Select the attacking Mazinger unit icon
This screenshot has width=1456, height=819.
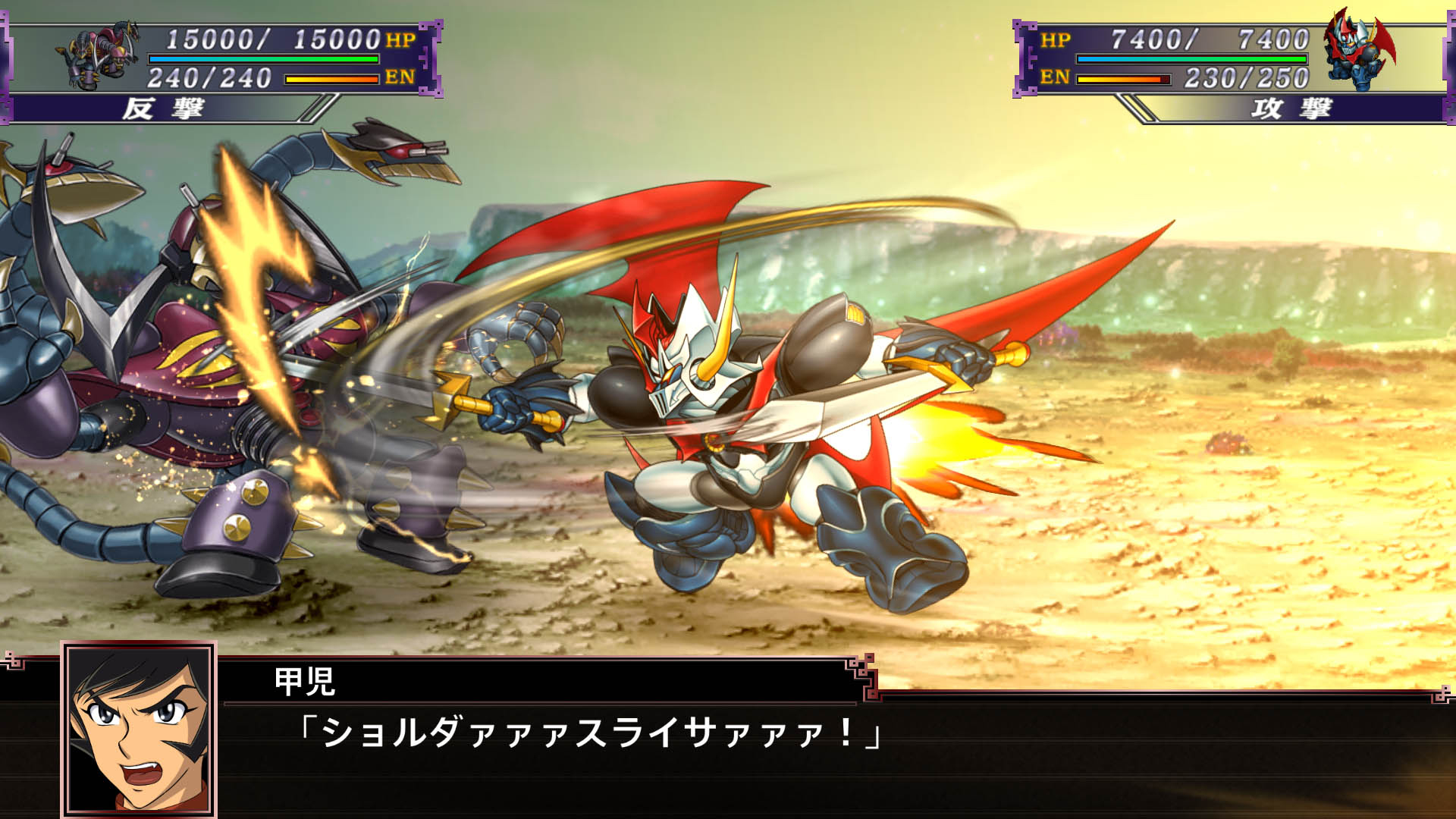point(1358,50)
